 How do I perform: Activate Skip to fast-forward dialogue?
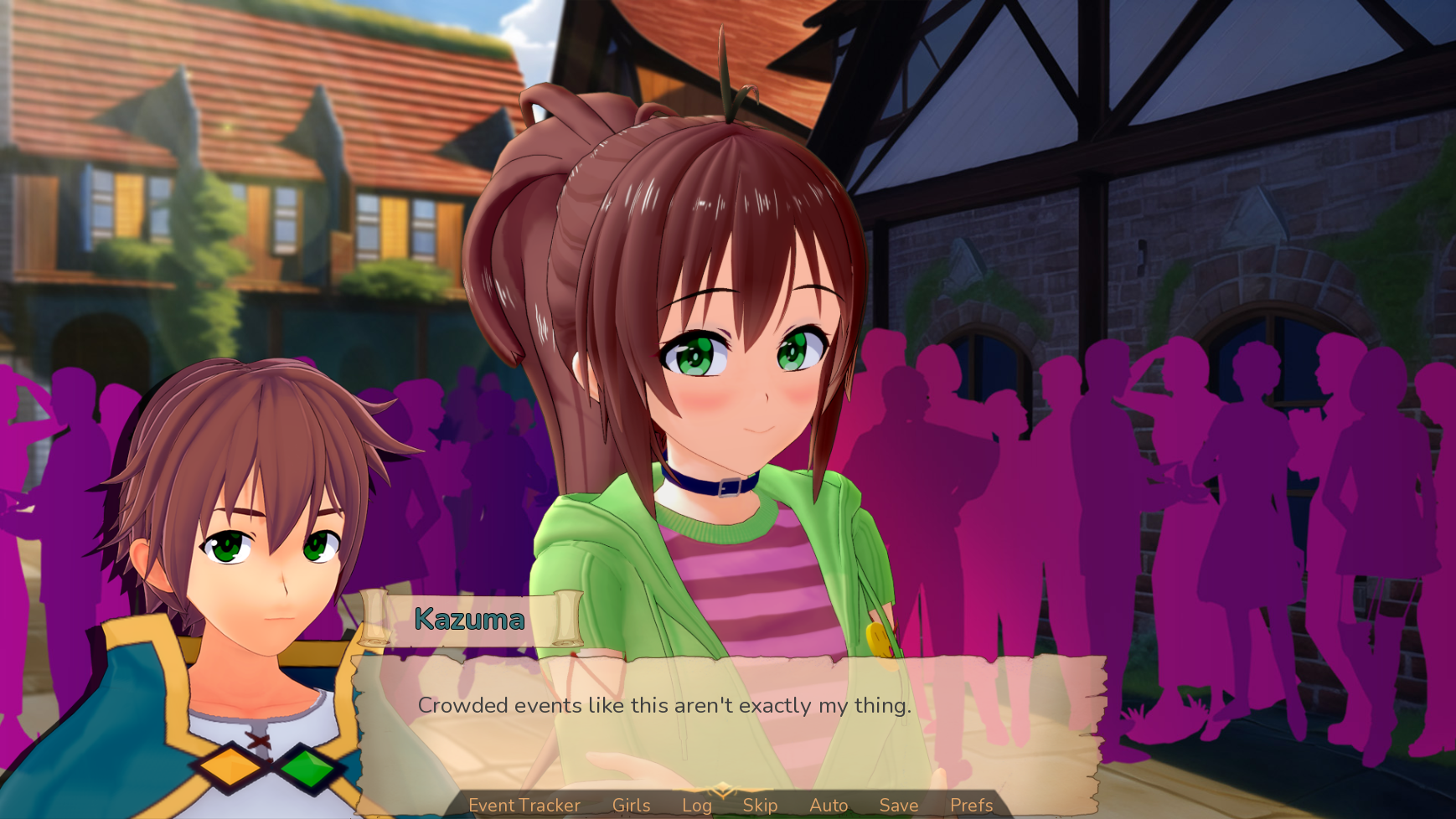pyautogui.click(x=760, y=805)
